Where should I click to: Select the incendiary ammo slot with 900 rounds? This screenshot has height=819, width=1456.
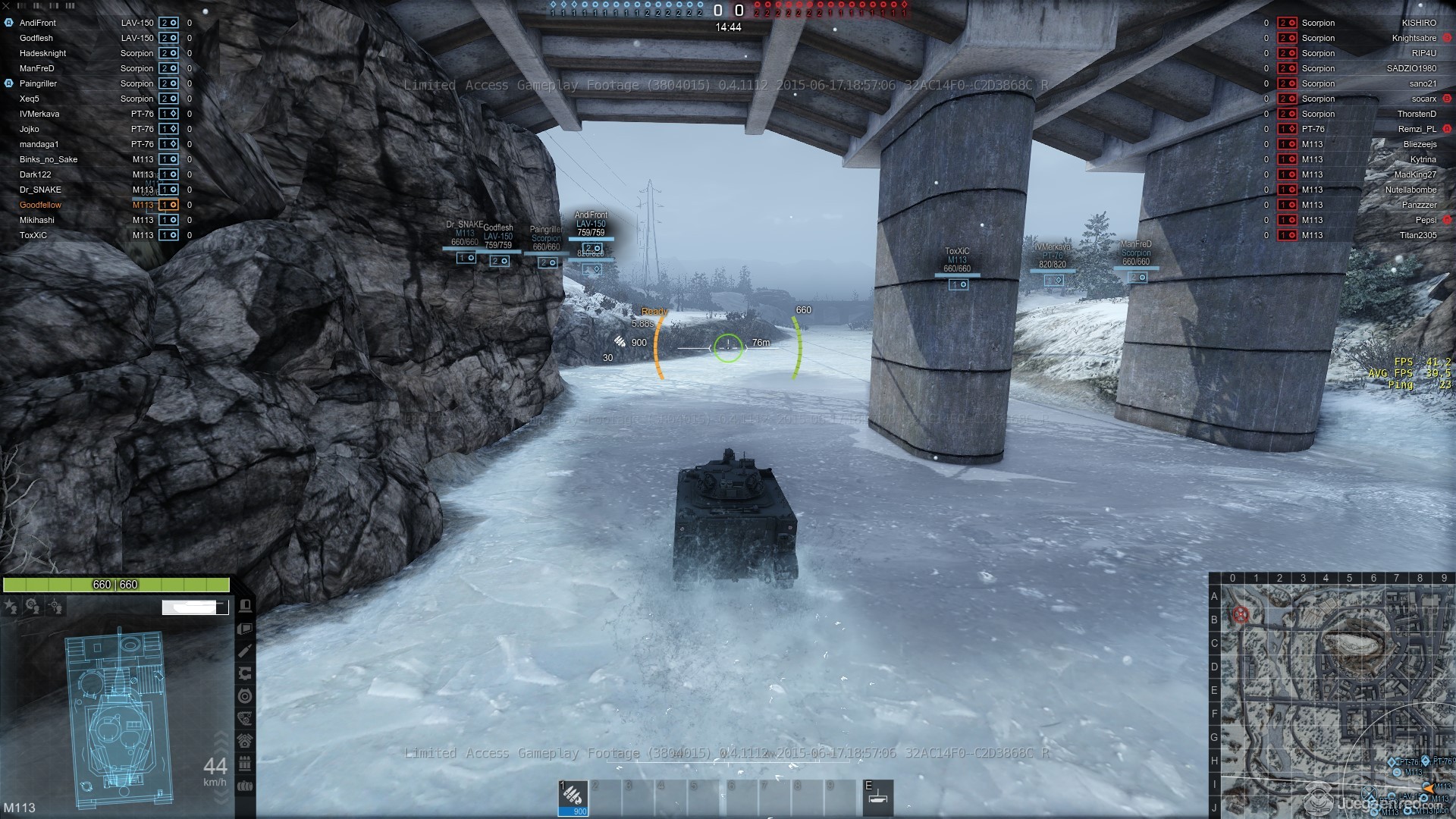[573, 797]
